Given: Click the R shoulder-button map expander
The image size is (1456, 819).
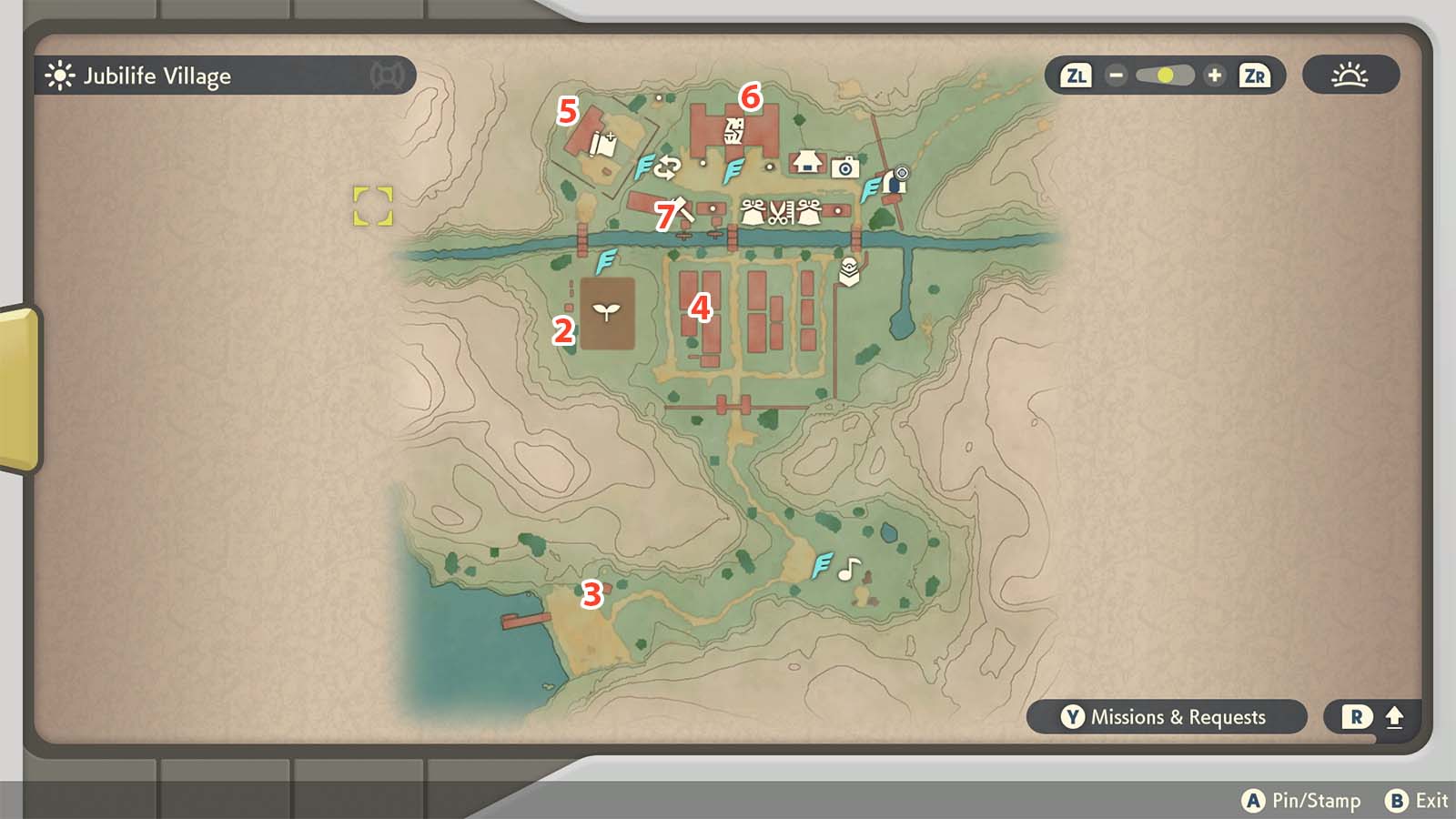Looking at the screenshot, I should [x=1355, y=717].
